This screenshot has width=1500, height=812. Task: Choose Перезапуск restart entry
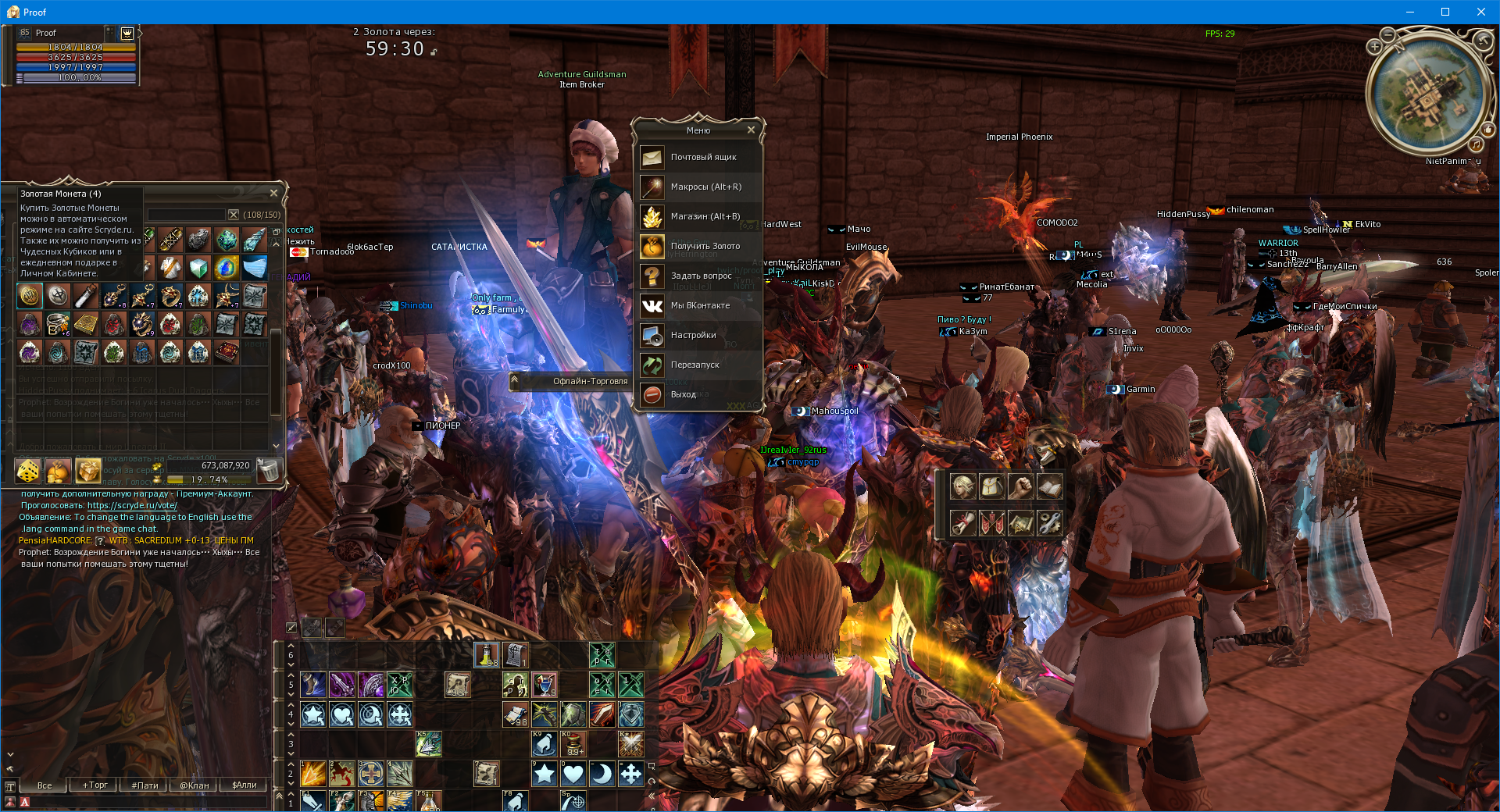point(699,365)
